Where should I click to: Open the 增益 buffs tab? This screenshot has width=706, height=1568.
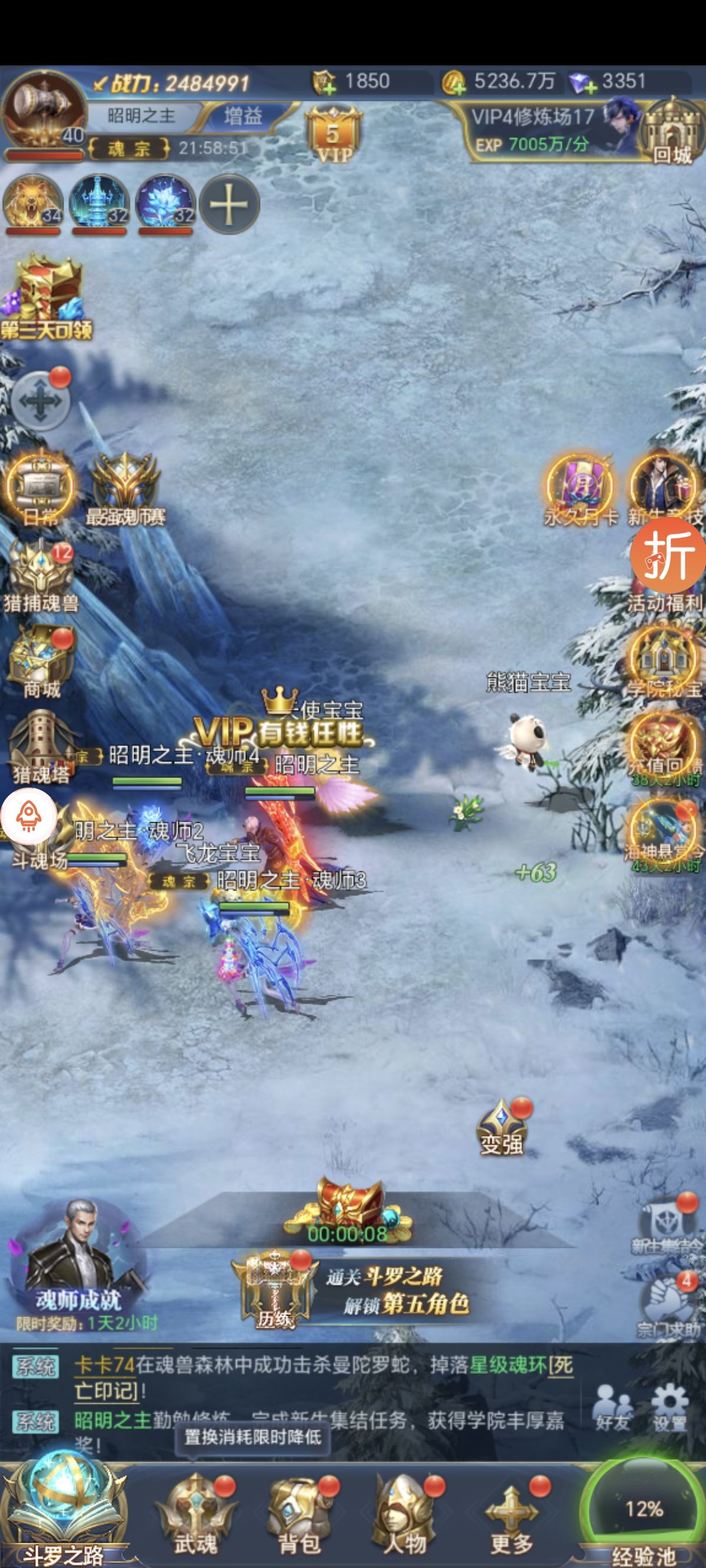click(x=244, y=115)
